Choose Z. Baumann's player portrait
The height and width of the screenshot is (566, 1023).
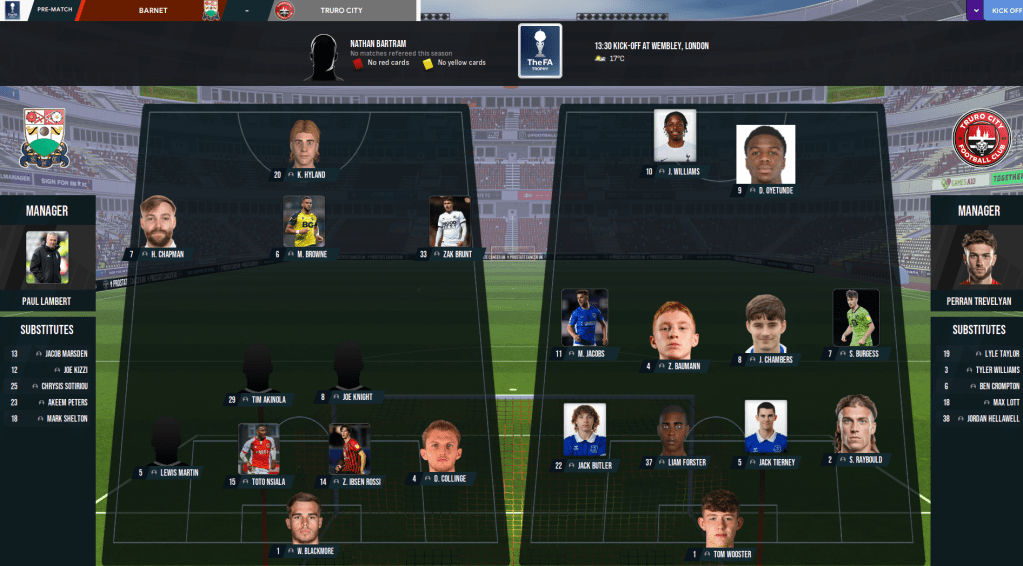(x=672, y=332)
